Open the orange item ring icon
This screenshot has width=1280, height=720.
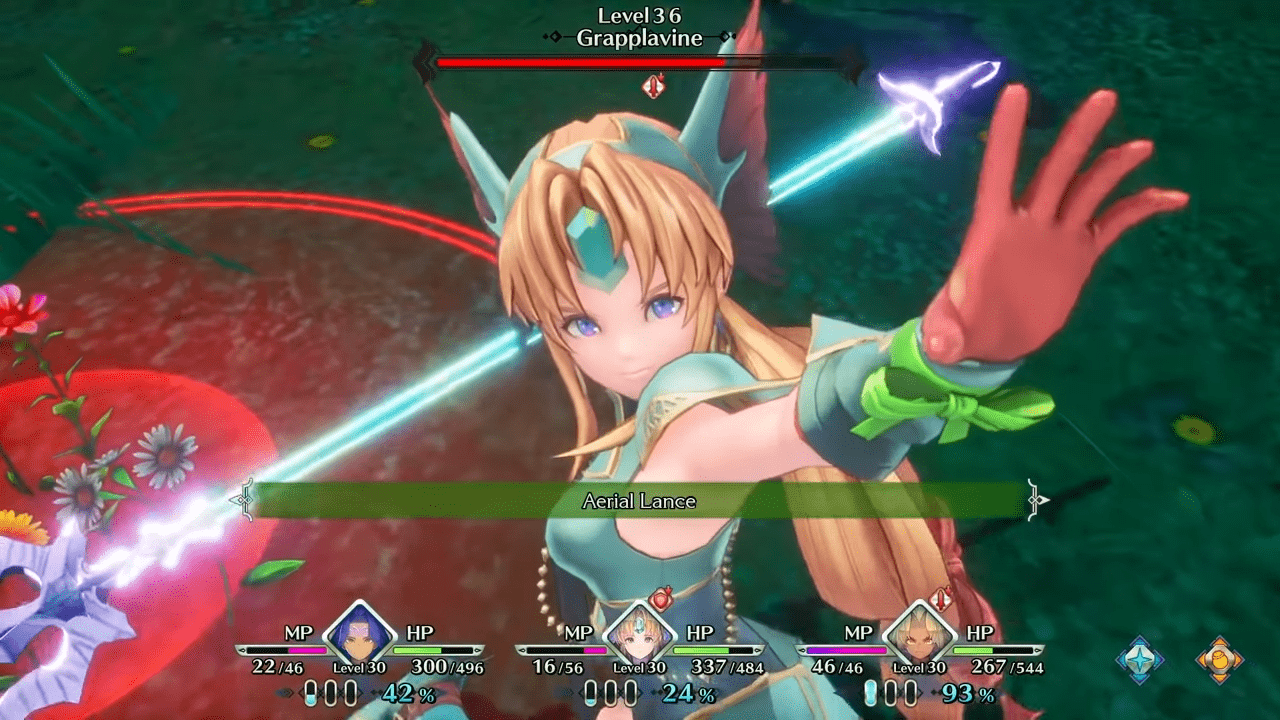tap(1220, 660)
